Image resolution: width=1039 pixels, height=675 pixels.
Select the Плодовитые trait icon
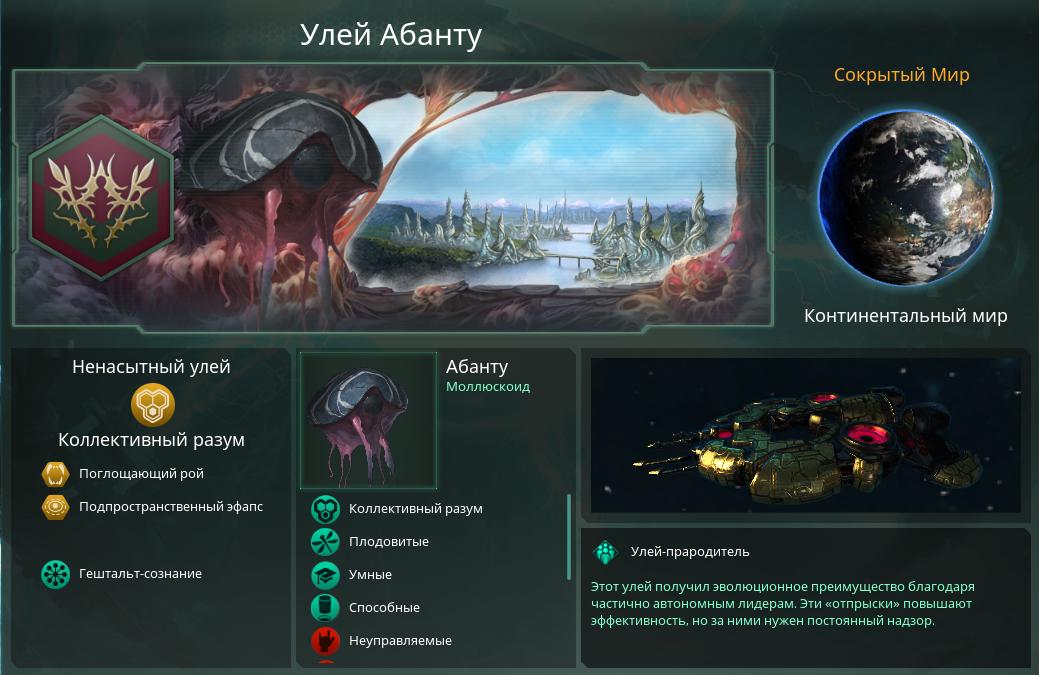(x=325, y=542)
